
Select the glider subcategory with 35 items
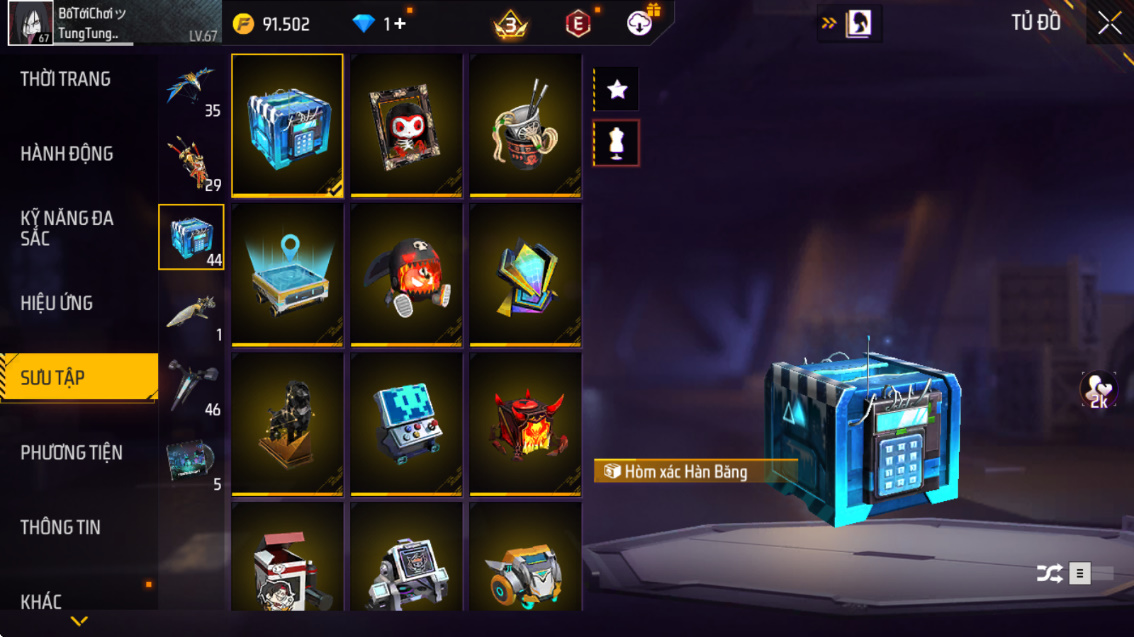point(191,90)
